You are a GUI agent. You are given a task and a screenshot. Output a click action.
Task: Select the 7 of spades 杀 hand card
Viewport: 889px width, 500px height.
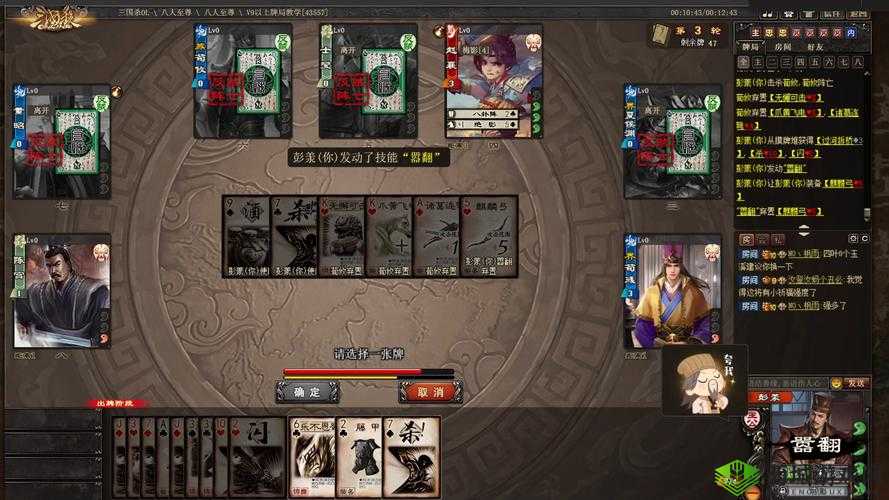click(x=412, y=456)
